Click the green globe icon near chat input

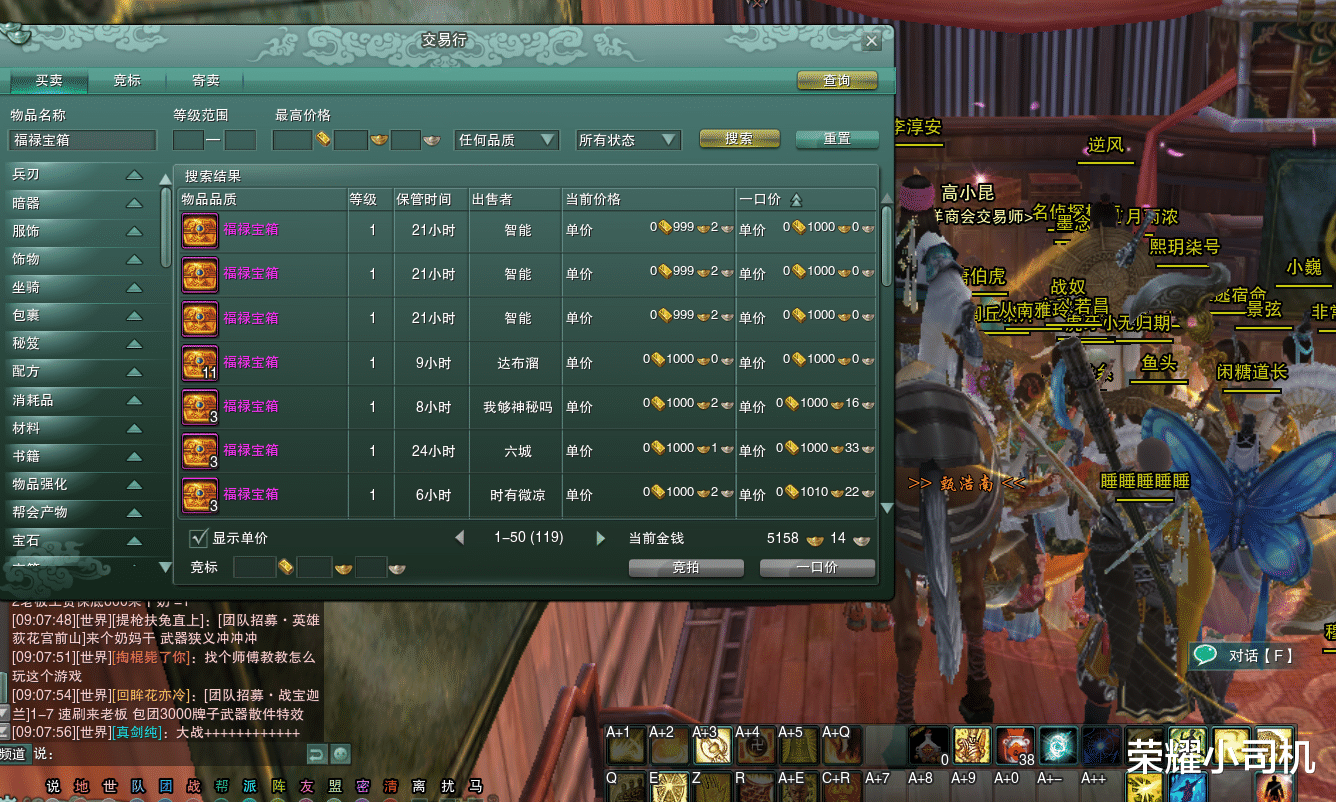pyautogui.click(x=339, y=756)
